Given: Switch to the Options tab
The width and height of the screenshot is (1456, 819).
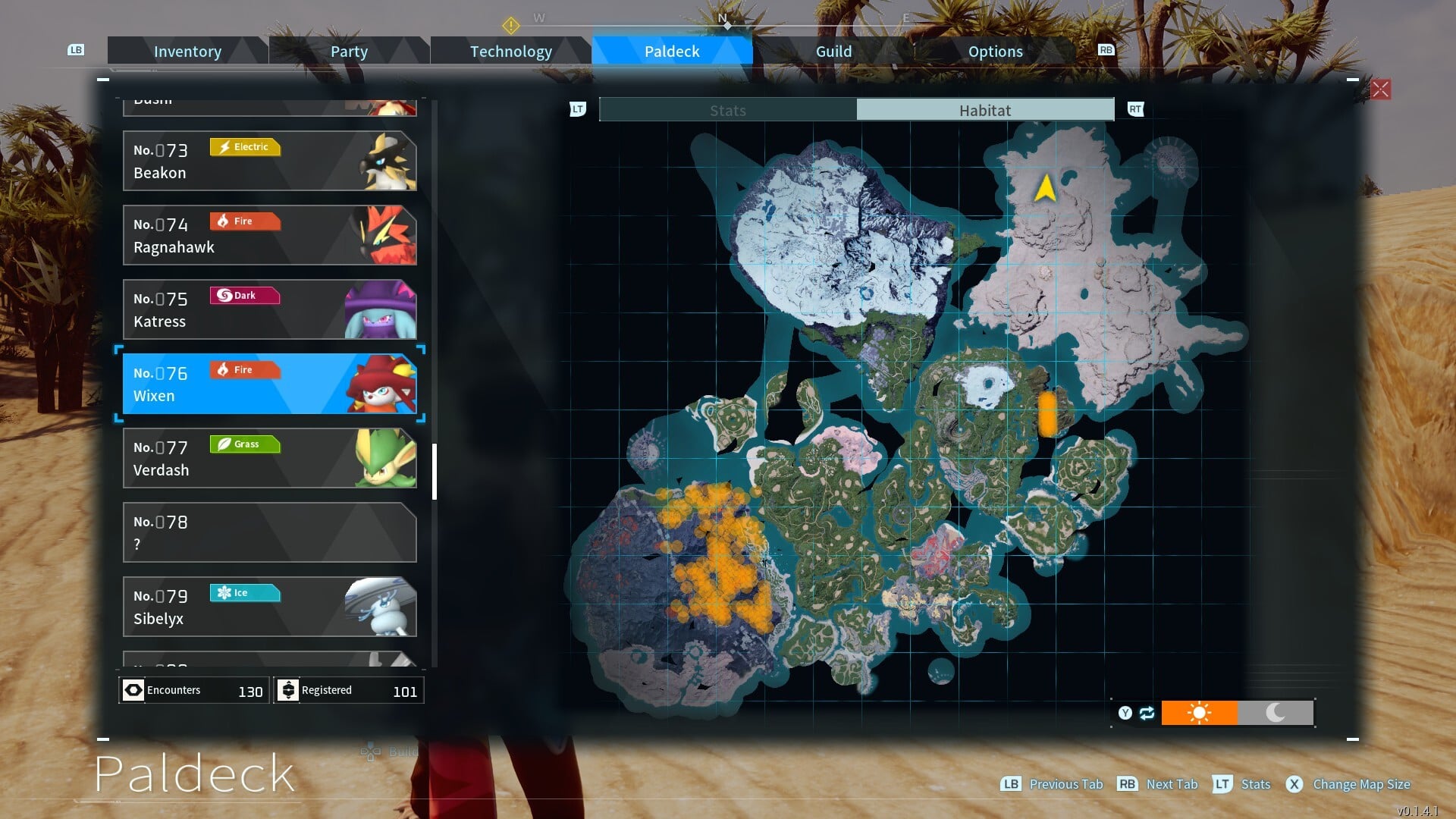Looking at the screenshot, I should [x=995, y=52].
